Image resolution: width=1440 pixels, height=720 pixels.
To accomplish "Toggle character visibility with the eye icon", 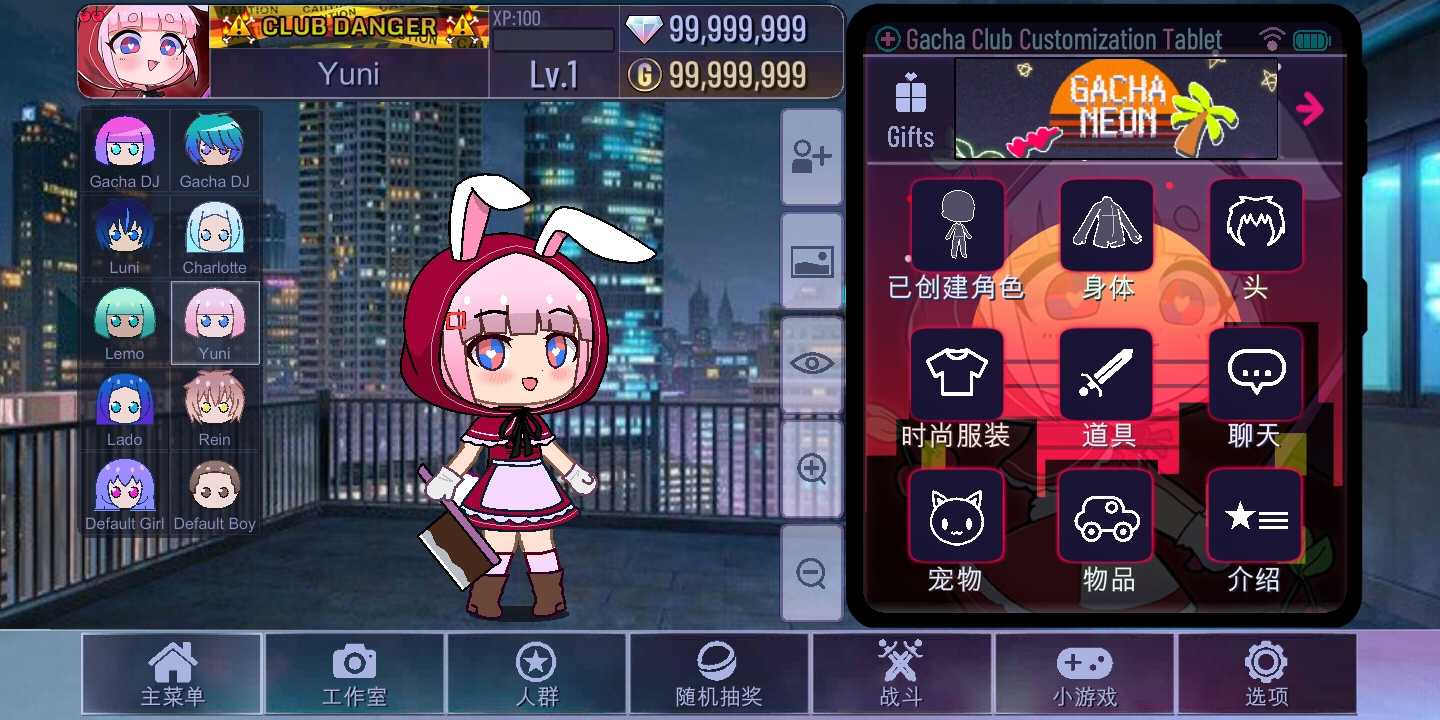I will 811,363.
